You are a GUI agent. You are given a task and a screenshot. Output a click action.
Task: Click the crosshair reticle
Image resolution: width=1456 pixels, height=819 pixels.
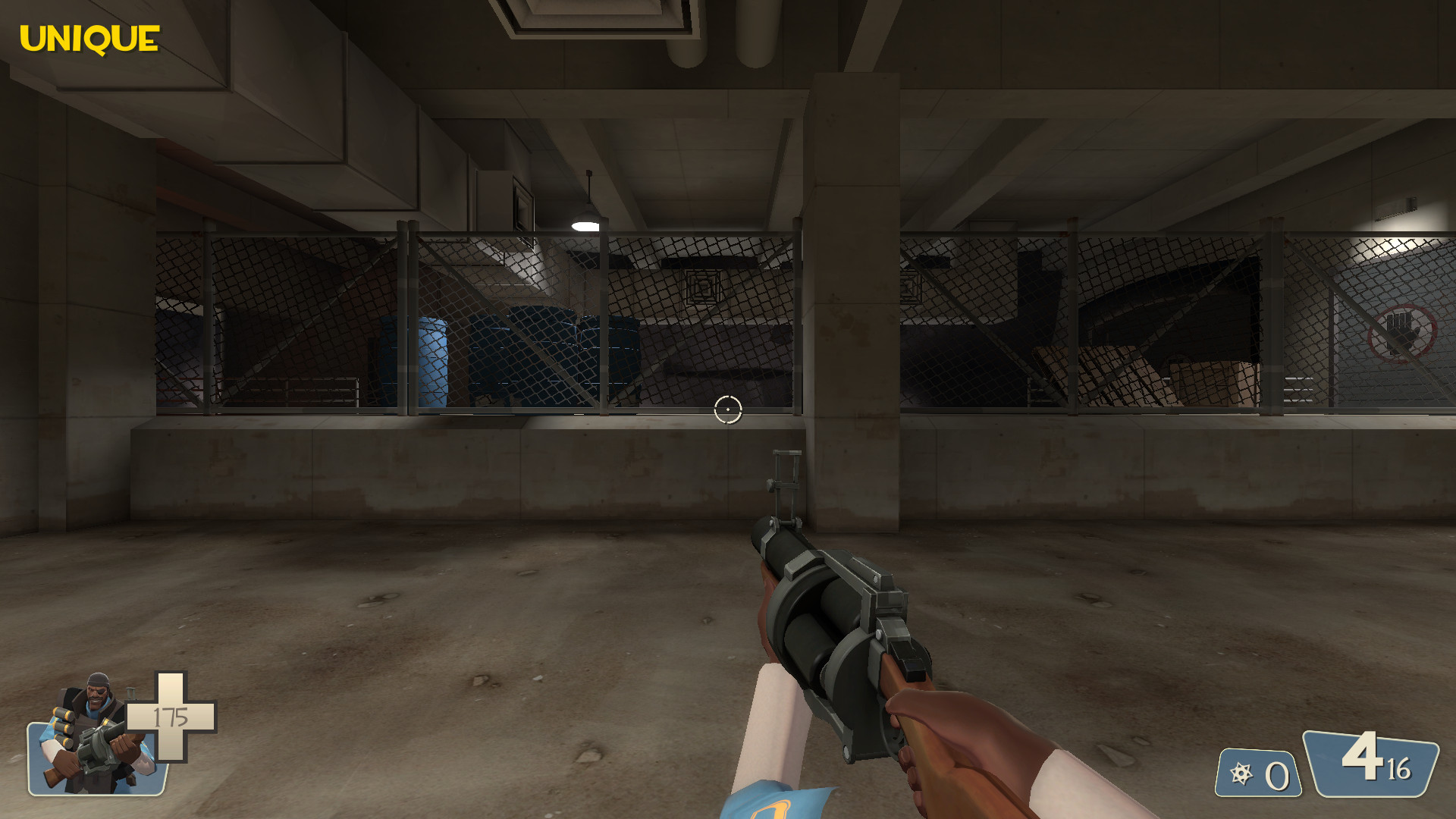[x=727, y=409]
